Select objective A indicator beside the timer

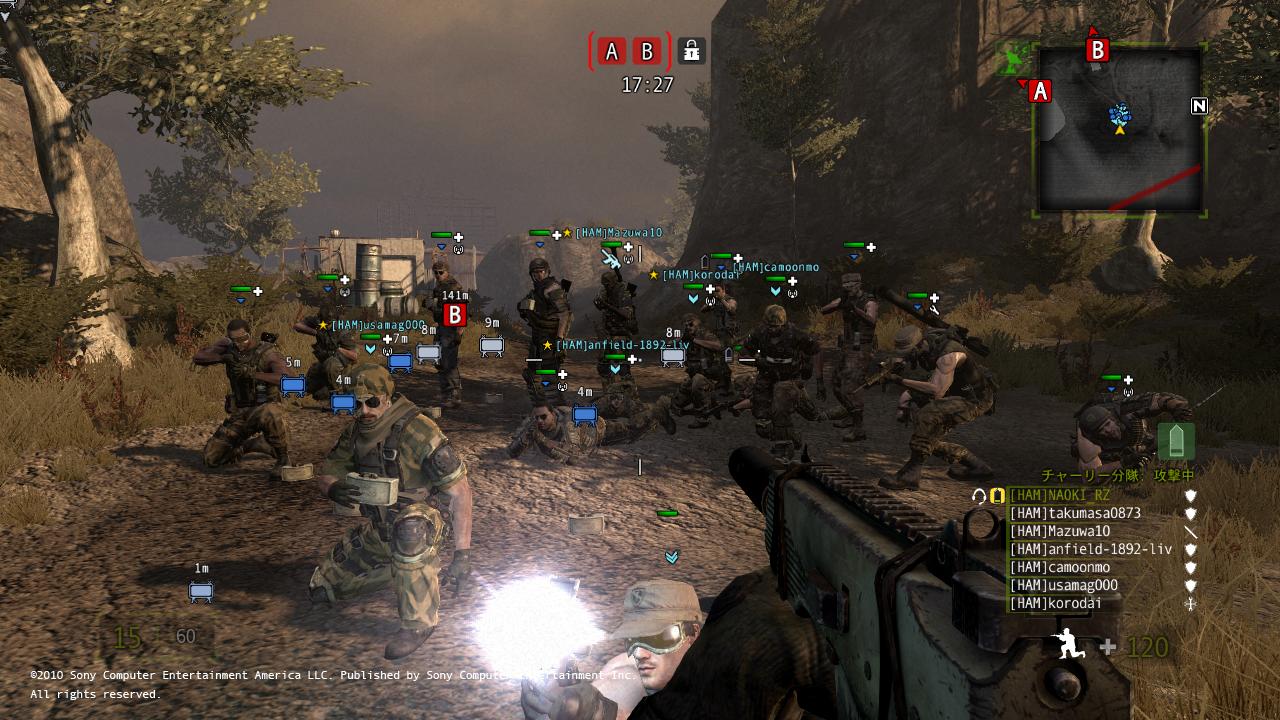click(612, 51)
